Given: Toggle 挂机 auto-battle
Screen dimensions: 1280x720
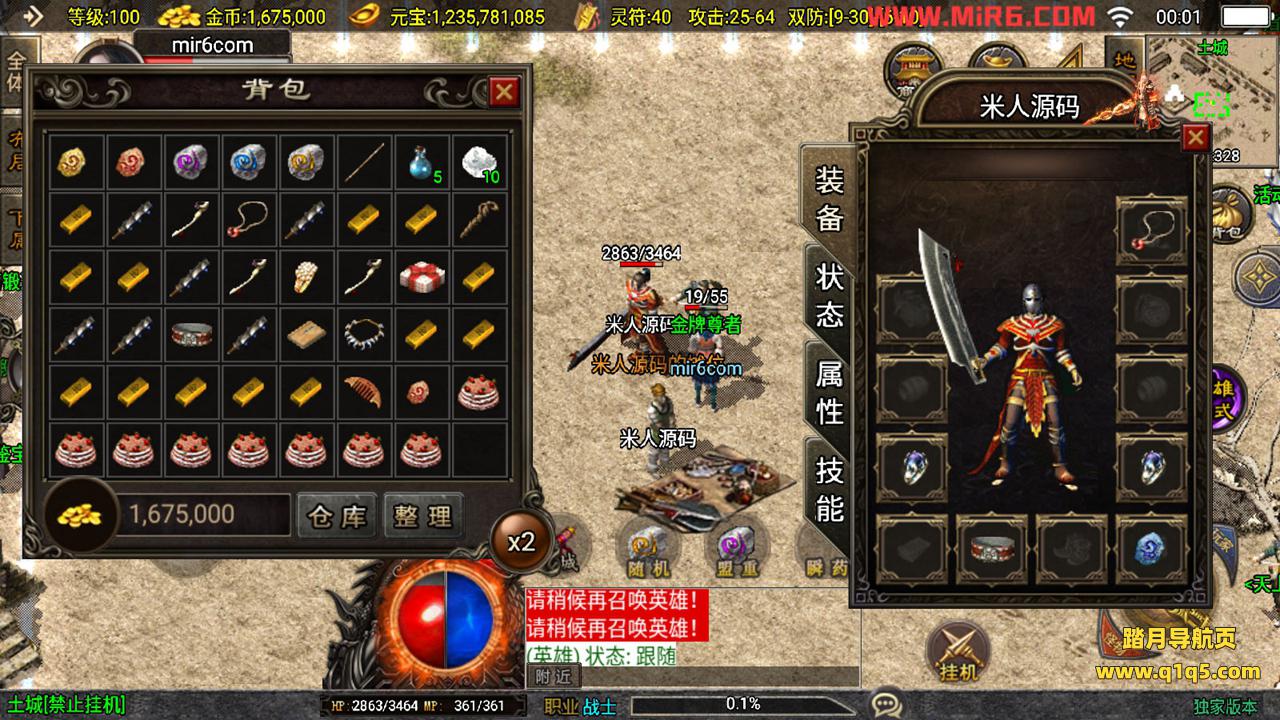Looking at the screenshot, I should (x=958, y=650).
